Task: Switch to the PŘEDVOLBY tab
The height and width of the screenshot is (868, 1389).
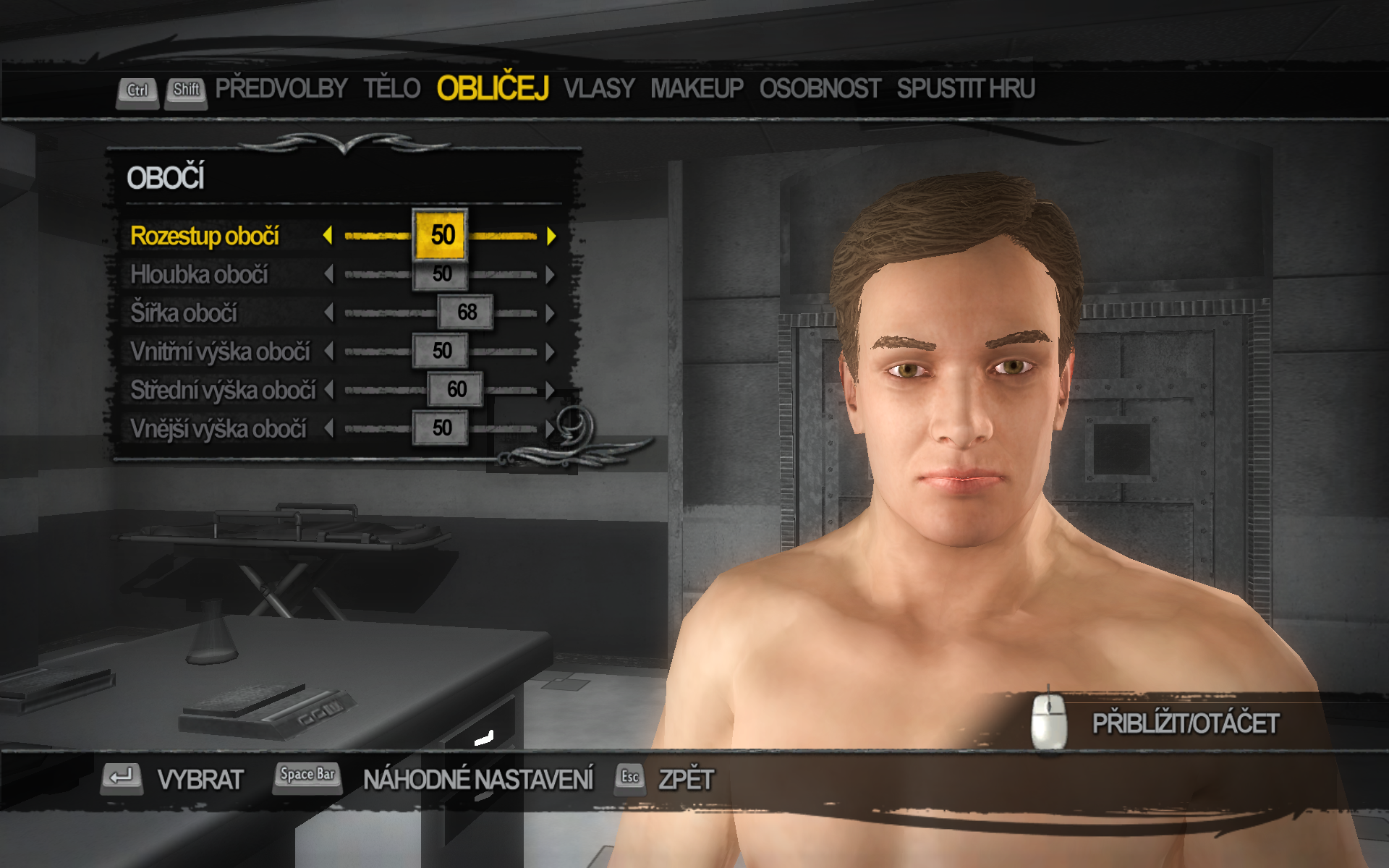Action: [x=281, y=89]
